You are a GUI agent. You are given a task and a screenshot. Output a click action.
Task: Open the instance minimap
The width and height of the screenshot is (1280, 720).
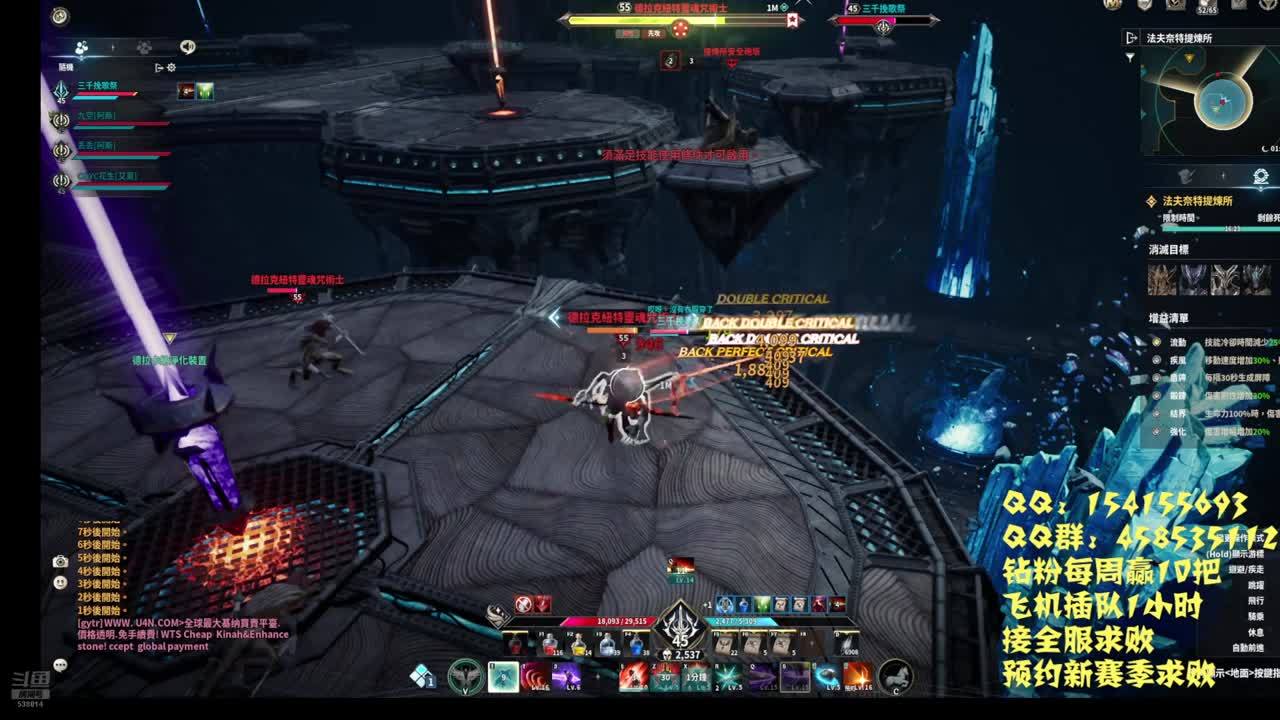click(x=1214, y=101)
